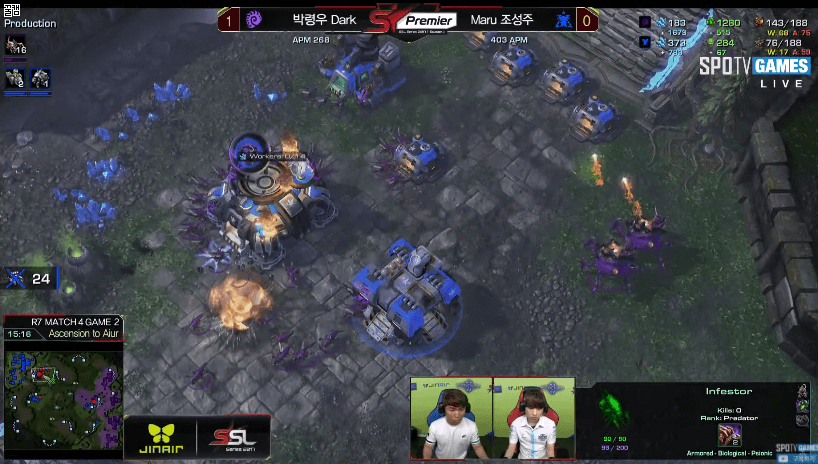Image resolution: width=818 pixels, height=464 pixels.
Task: Select the zergling production icon
Action: point(17,44)
